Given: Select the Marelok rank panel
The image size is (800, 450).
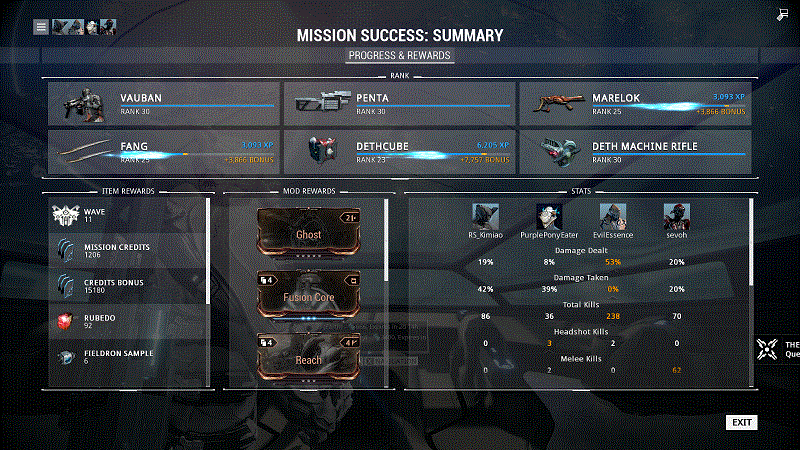Looking at the screenshot, I should pos(634,103).
